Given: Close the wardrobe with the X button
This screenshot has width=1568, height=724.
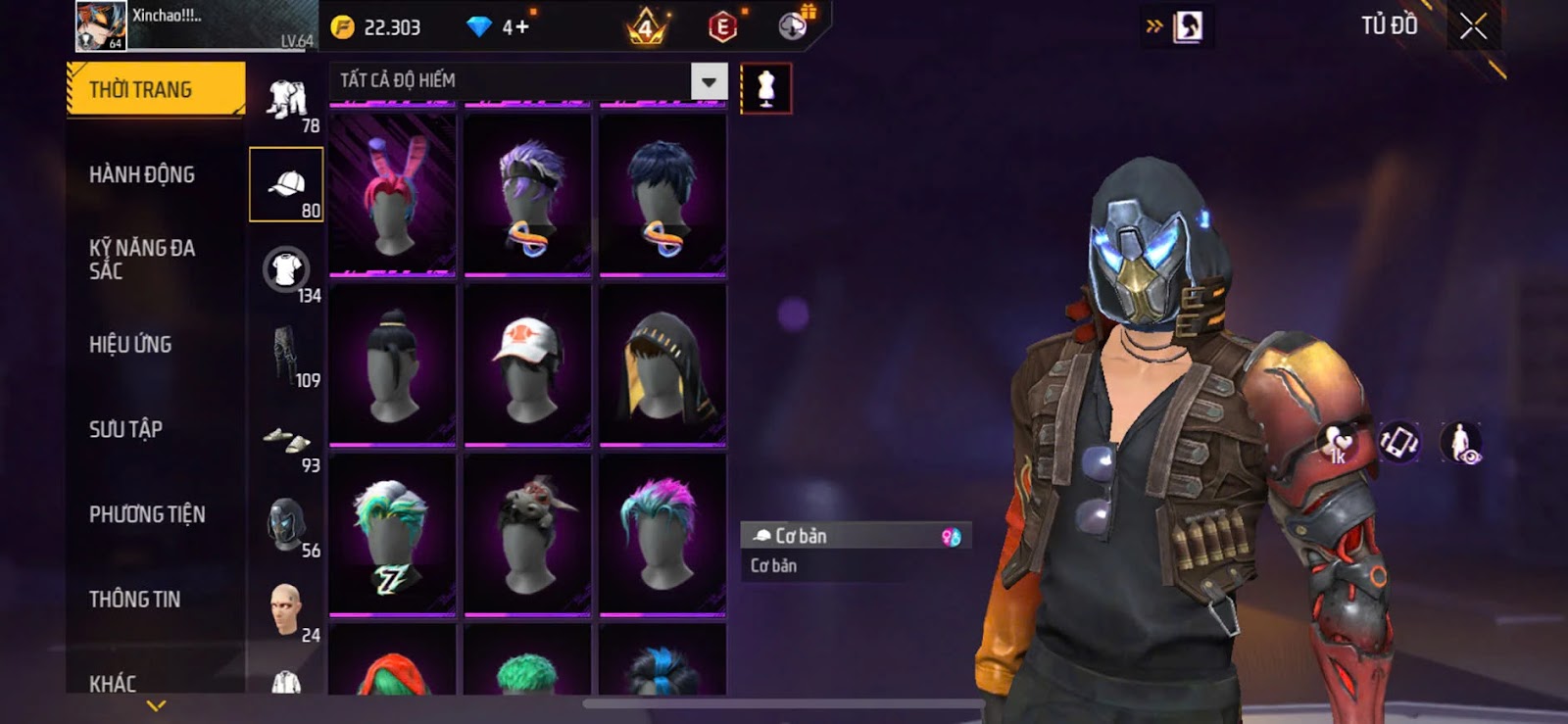Looking at the screenshot, I should point(1473,26).
